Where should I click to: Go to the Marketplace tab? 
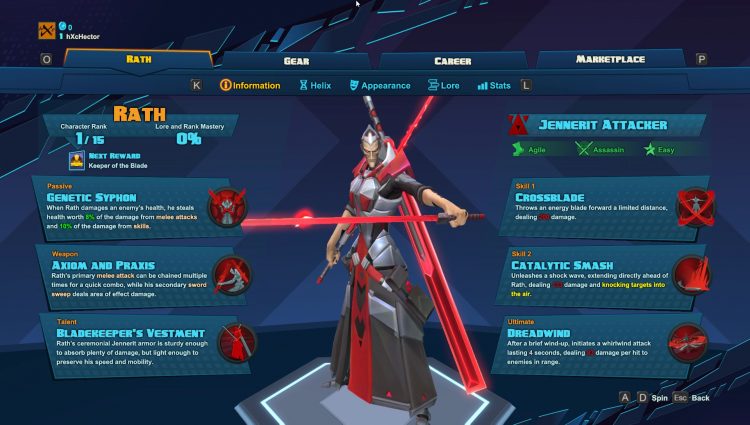612,59
